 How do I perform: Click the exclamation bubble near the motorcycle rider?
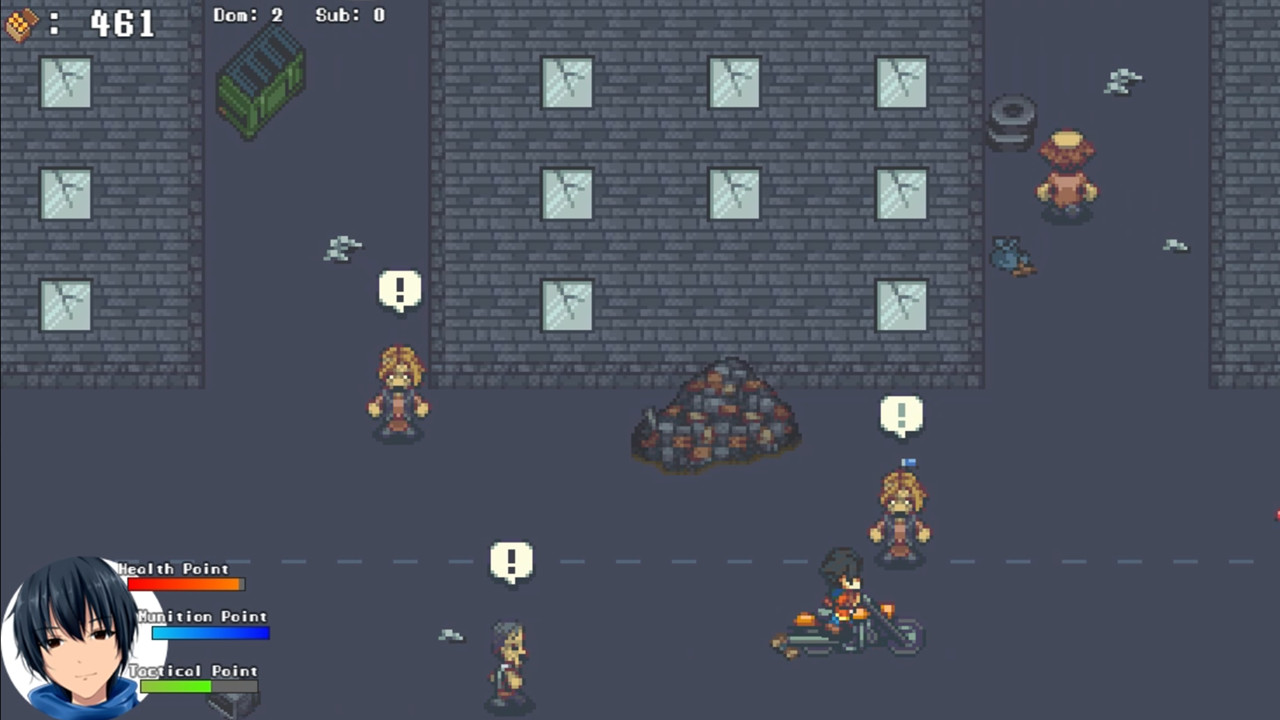pos(901,414)
